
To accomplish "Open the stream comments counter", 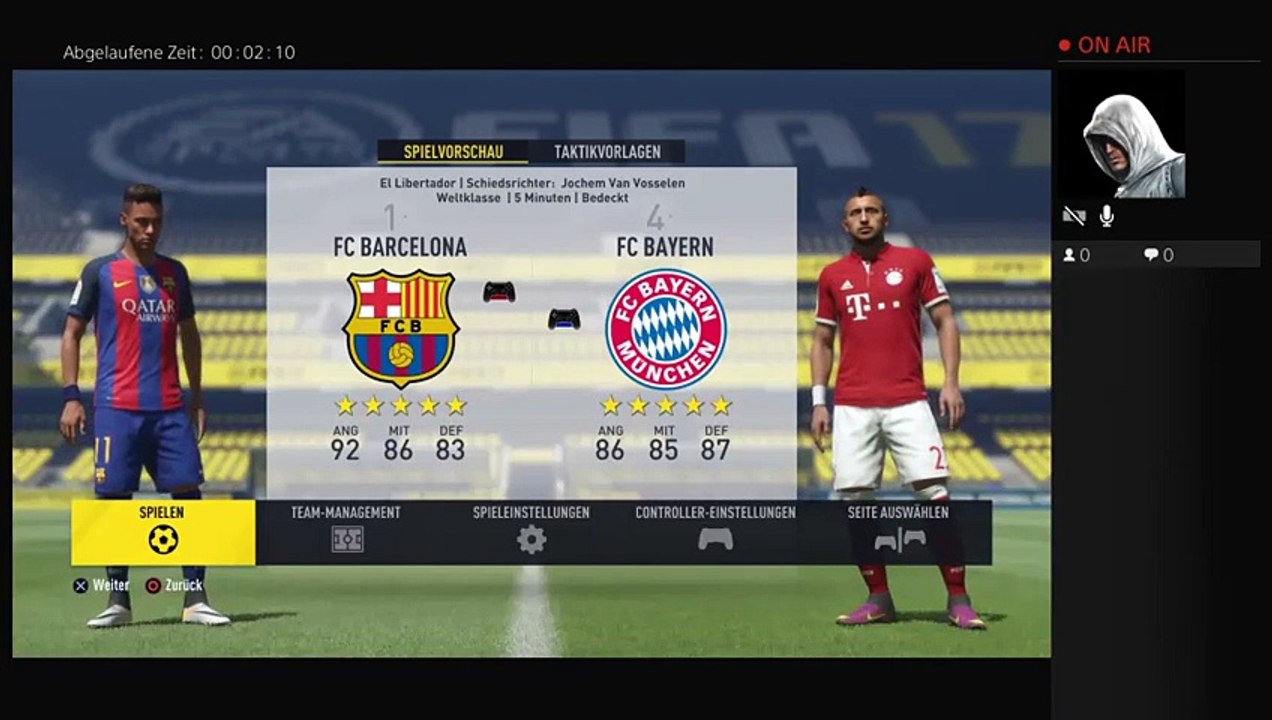I will tap(1159, 255).
